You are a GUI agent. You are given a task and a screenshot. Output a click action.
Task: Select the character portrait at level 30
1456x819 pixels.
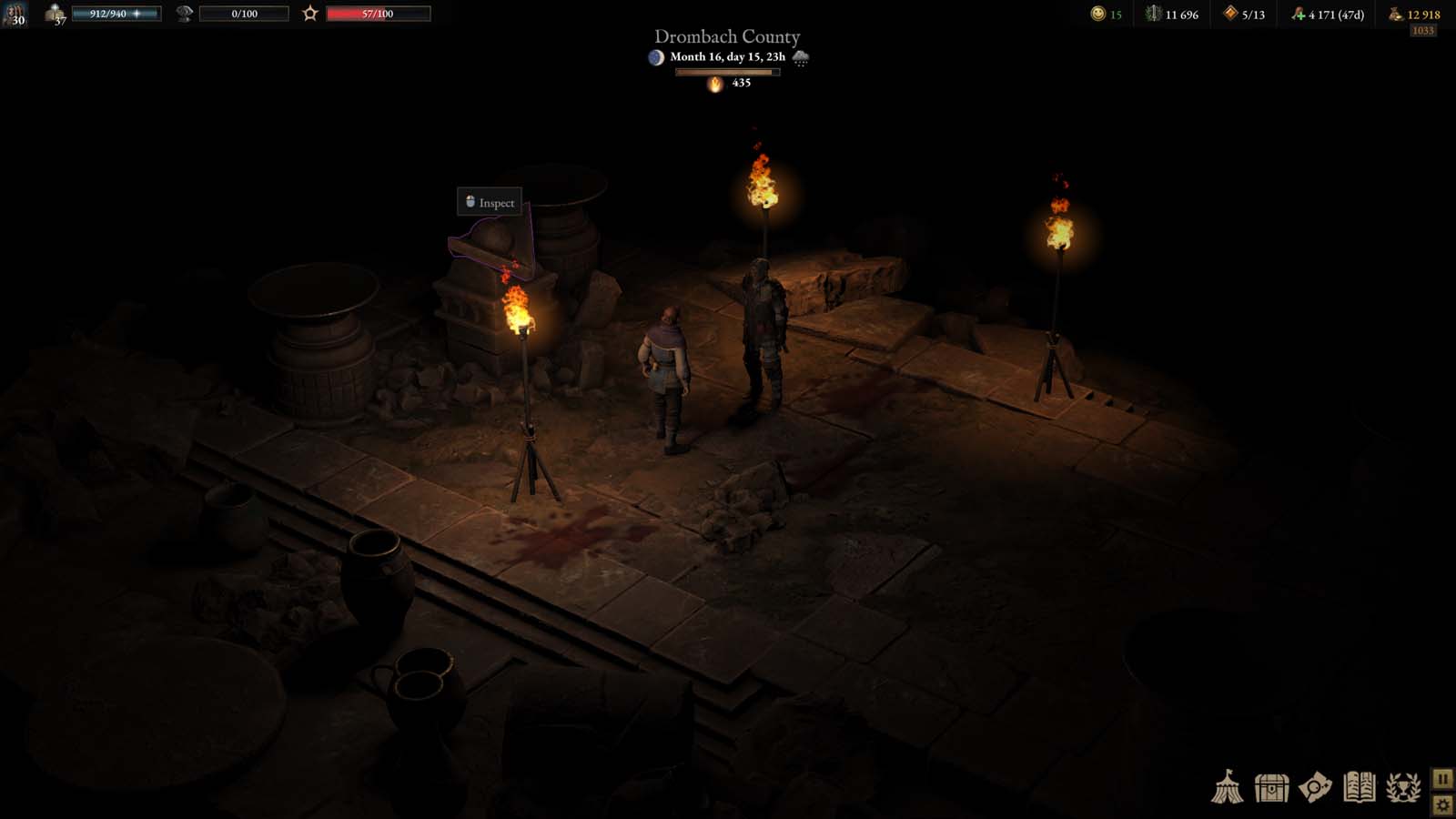coord(16,15)
